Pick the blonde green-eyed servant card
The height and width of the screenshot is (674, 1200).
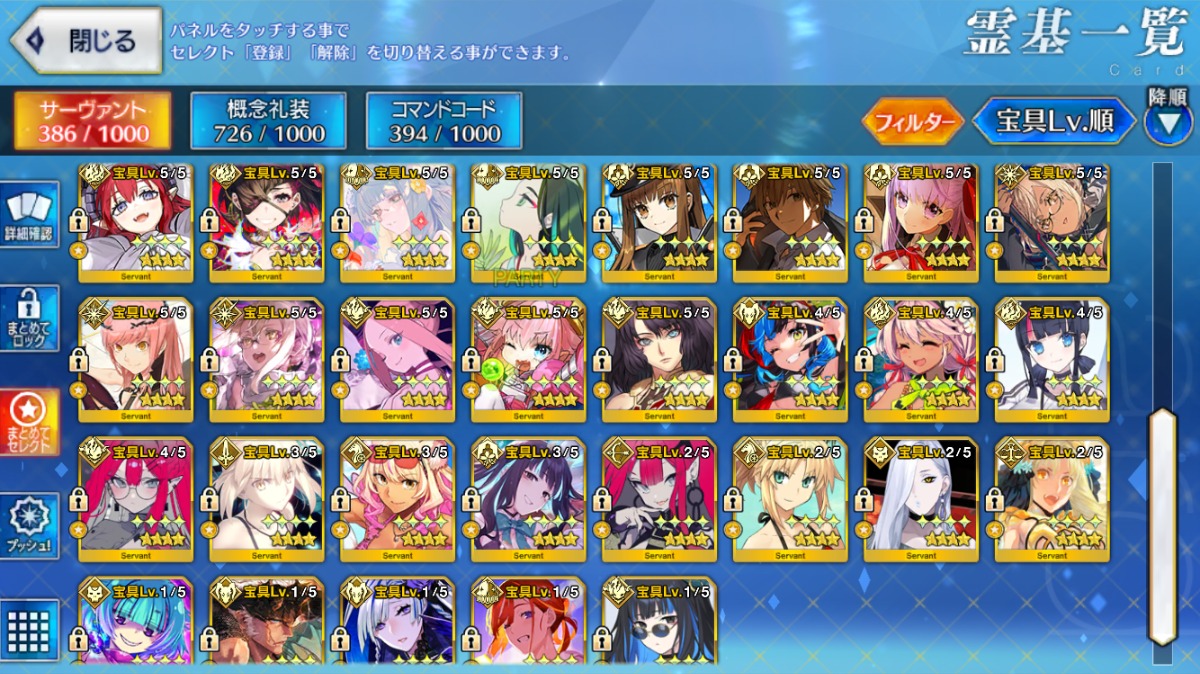tap(790, 500)
